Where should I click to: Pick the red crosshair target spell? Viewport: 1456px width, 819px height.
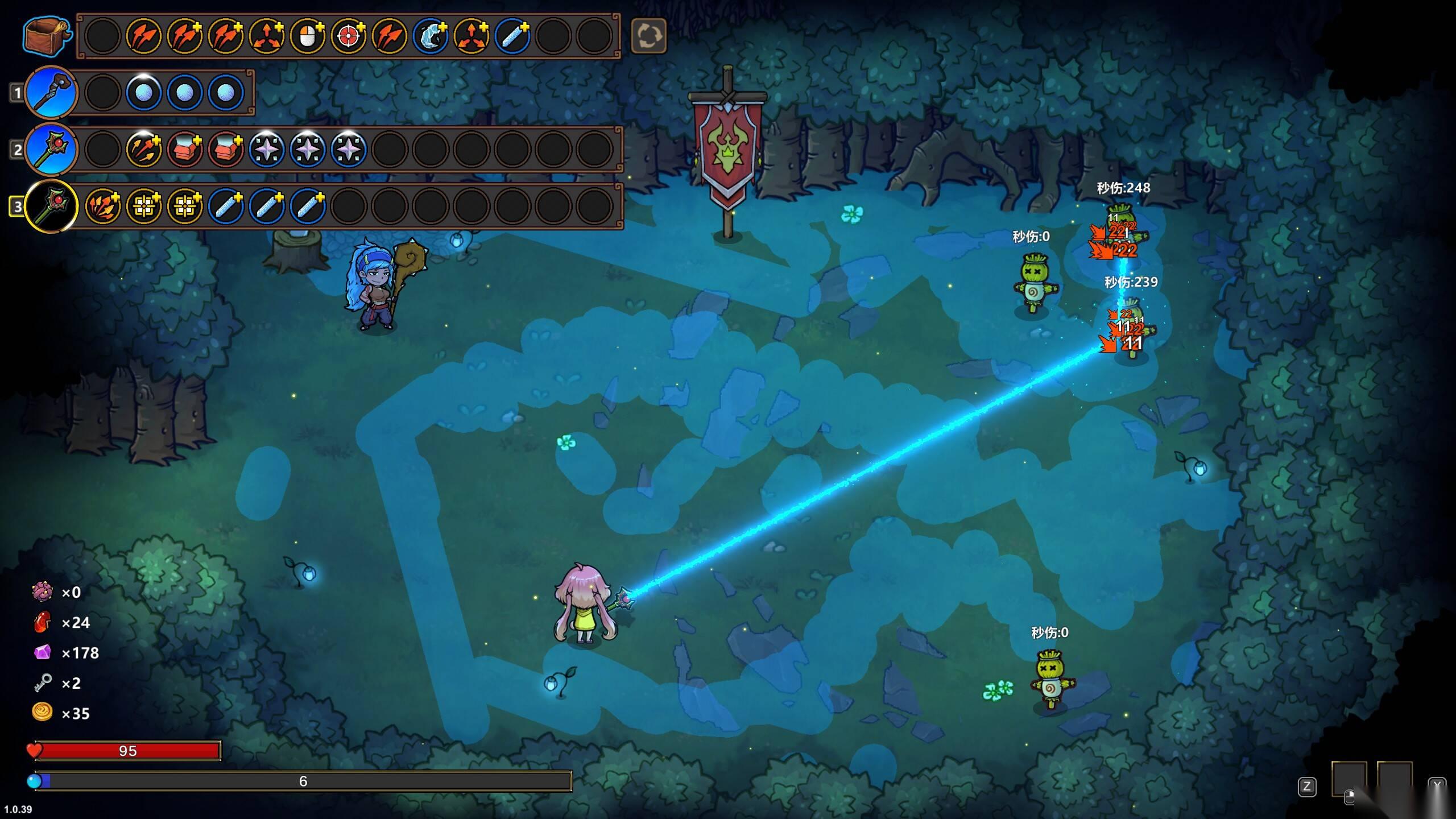coord(348,36)
